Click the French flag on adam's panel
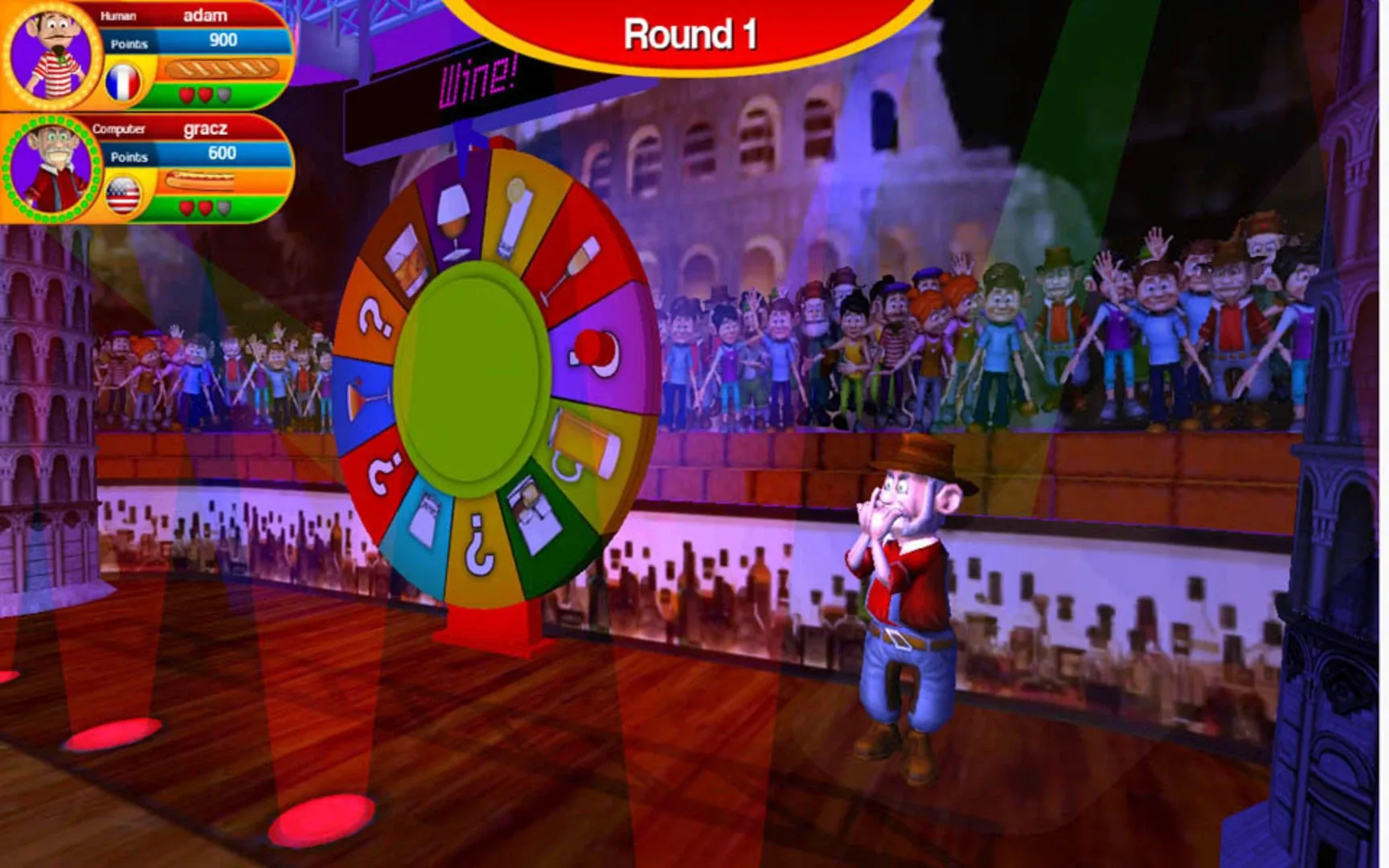This screenshot has height=868, width=1389. 123,81
